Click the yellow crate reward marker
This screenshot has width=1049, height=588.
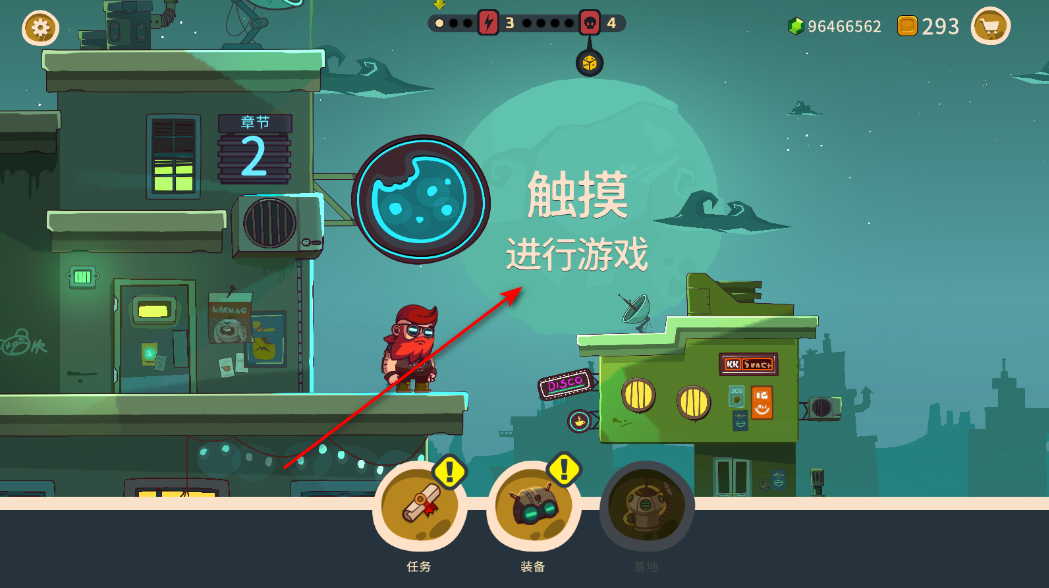pyautogui.click(x=590, y=63)
